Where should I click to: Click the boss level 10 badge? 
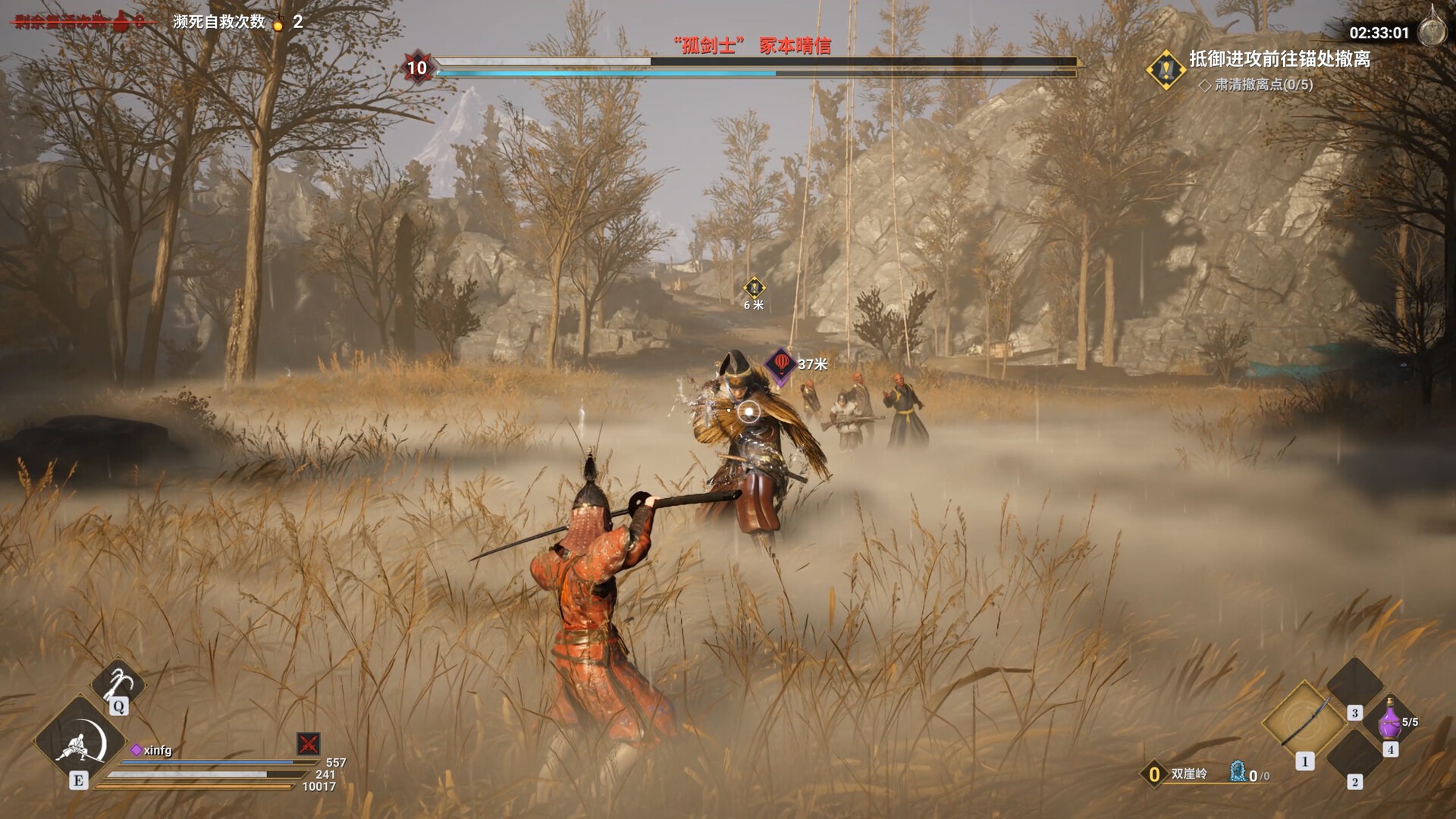[x=417, y=67]
